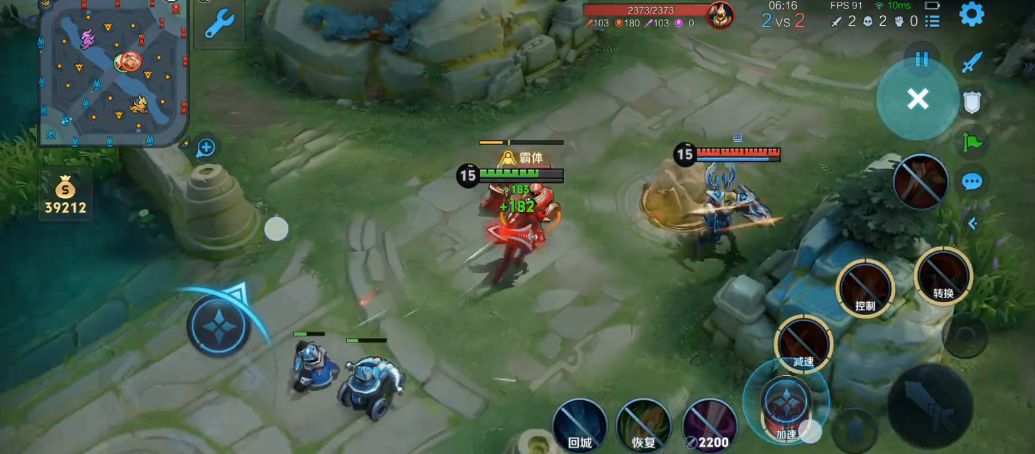This screenshot has height=454, width=1035.
Task: Open quick chat with the speech bubble
Action: 972,182
